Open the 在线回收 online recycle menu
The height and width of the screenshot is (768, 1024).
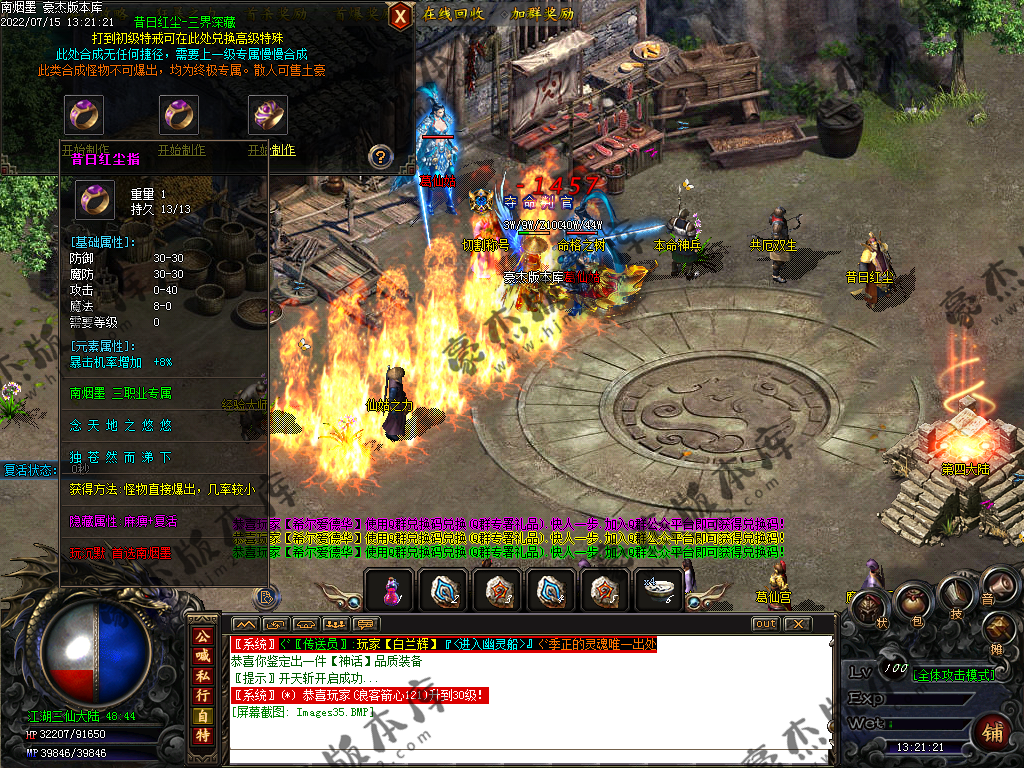pyautogui.click(x=453, y=14)
